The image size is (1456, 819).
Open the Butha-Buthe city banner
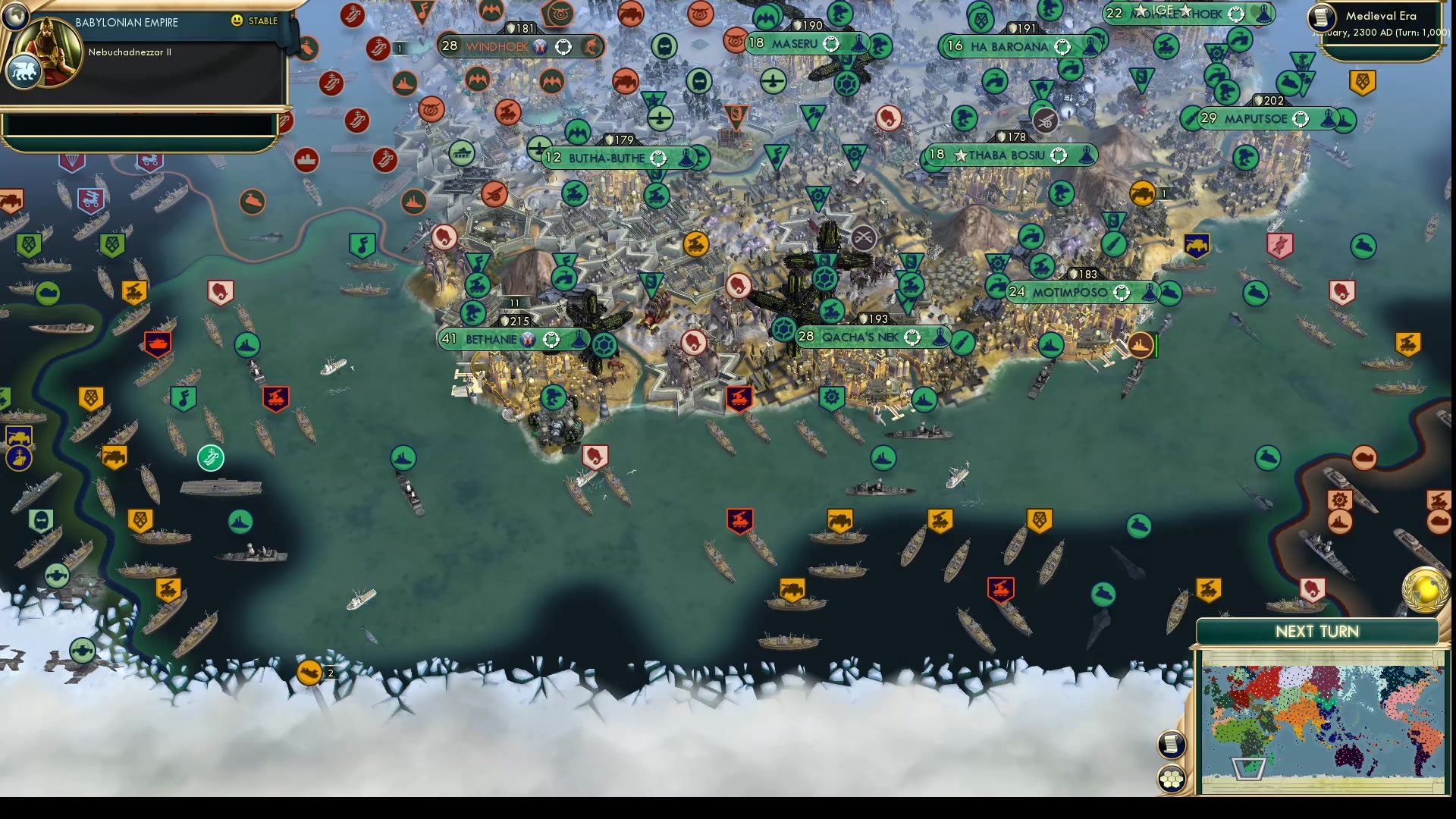pyautogui.click(x=607, y=158)
